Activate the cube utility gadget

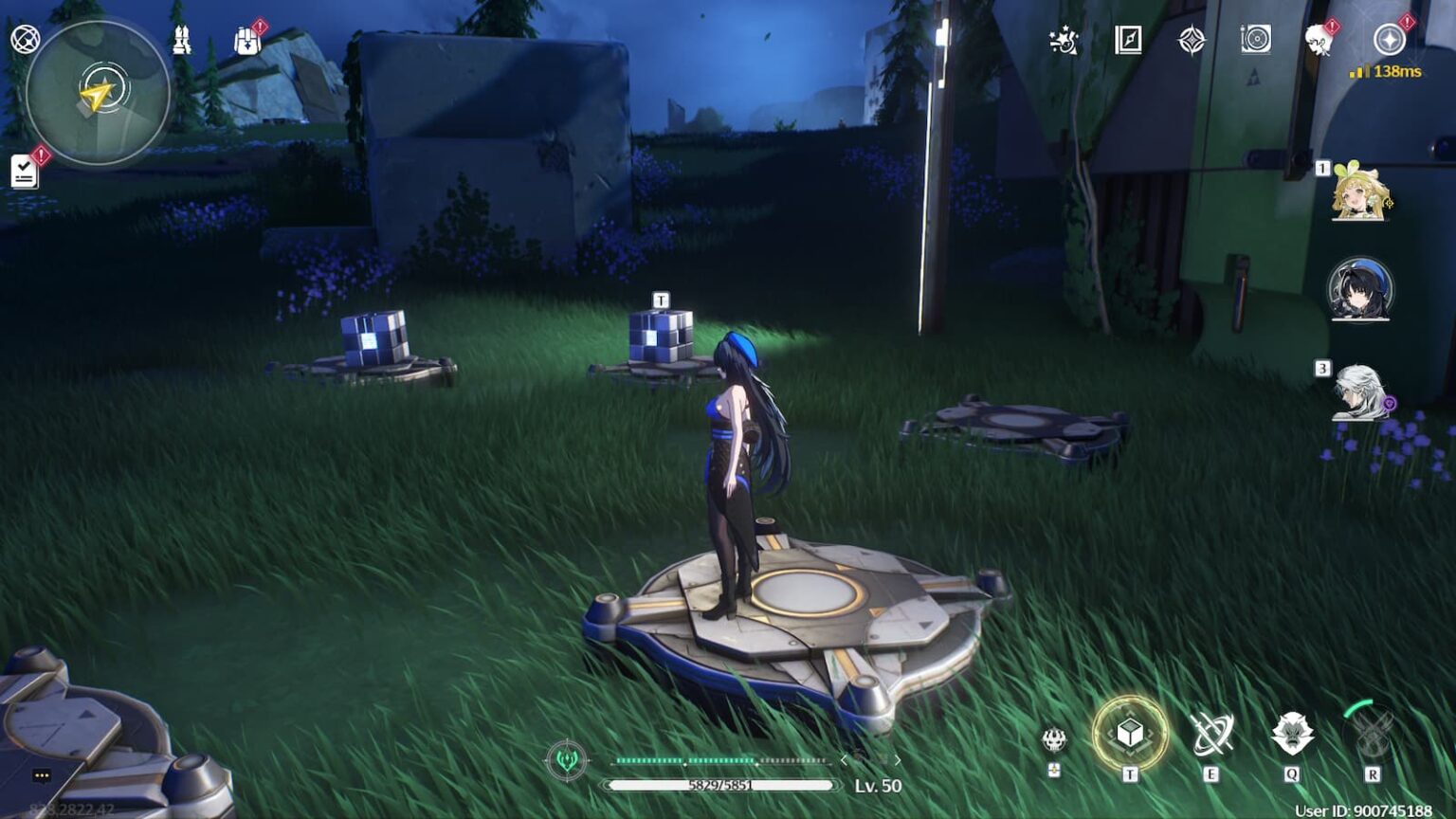tap(1129, 734)
